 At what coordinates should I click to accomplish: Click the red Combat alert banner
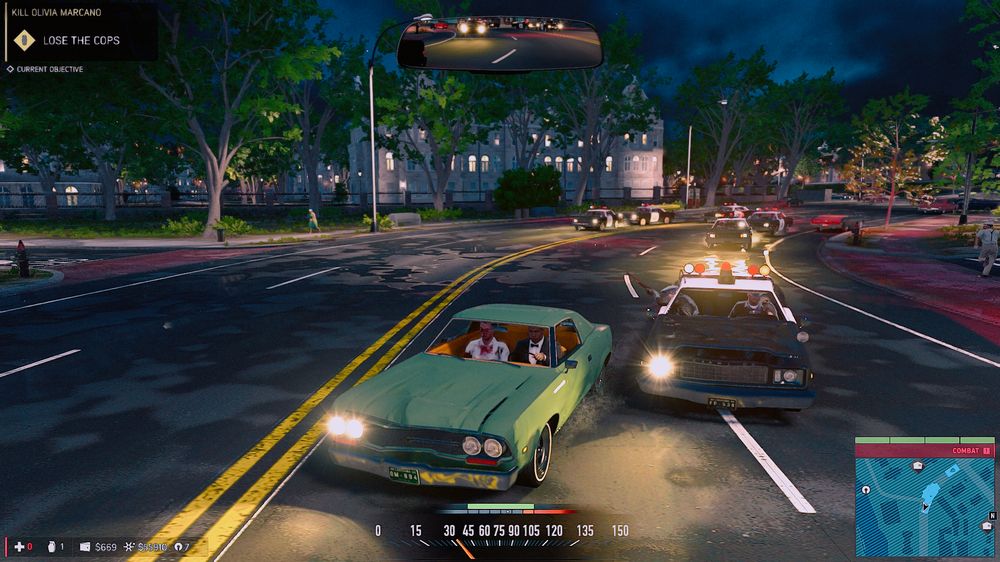pos(924,451)
